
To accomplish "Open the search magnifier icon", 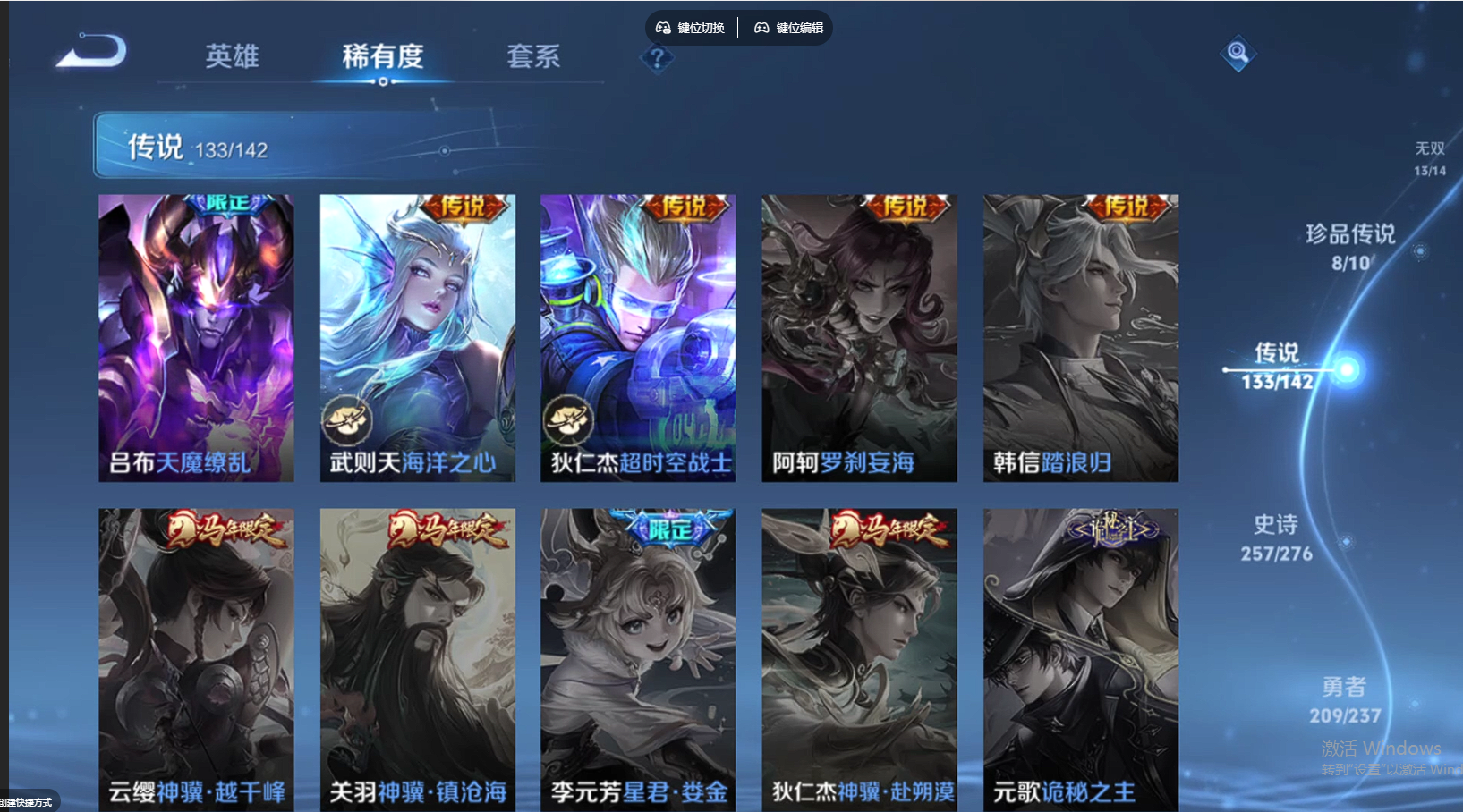I will coord(1238,54).
